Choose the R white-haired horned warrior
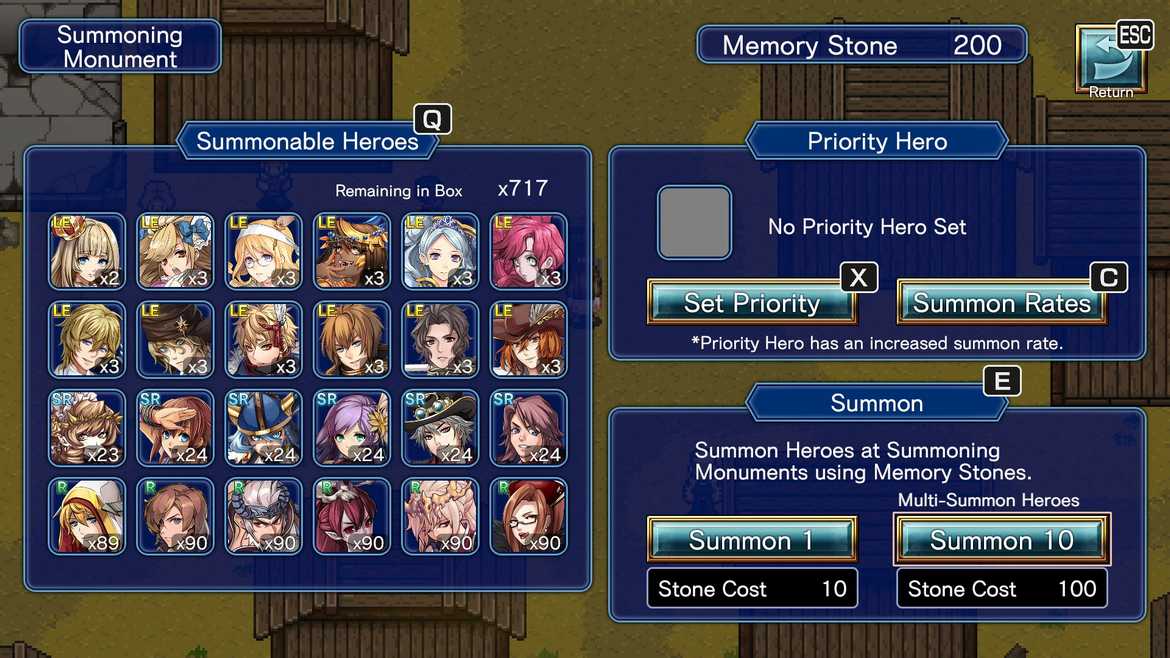Viewport: 1170px width, 658px height. pos(263,515)
